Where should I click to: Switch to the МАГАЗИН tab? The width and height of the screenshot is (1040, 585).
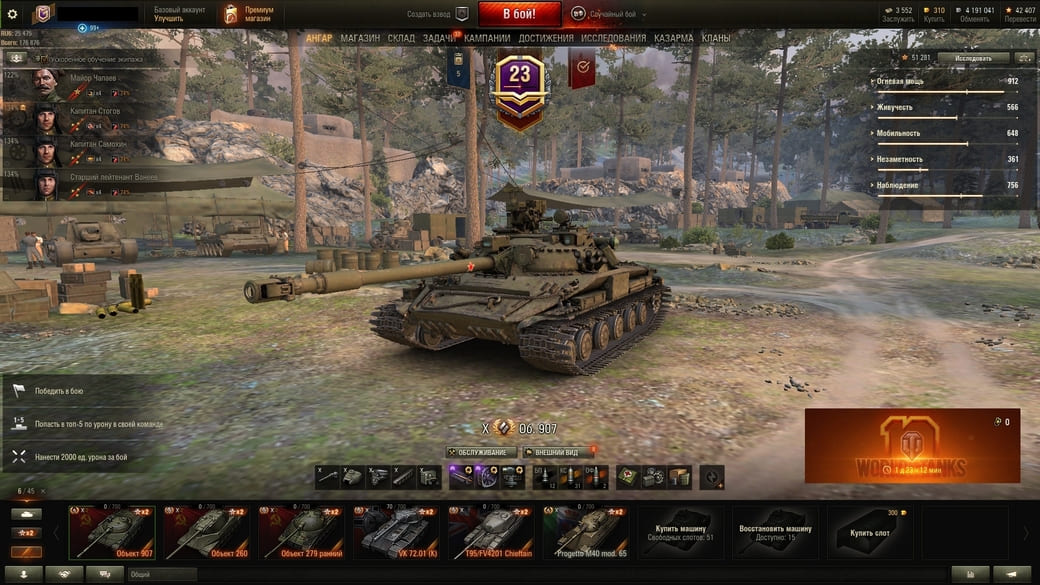pyautogui.click(x=360, y=38)
